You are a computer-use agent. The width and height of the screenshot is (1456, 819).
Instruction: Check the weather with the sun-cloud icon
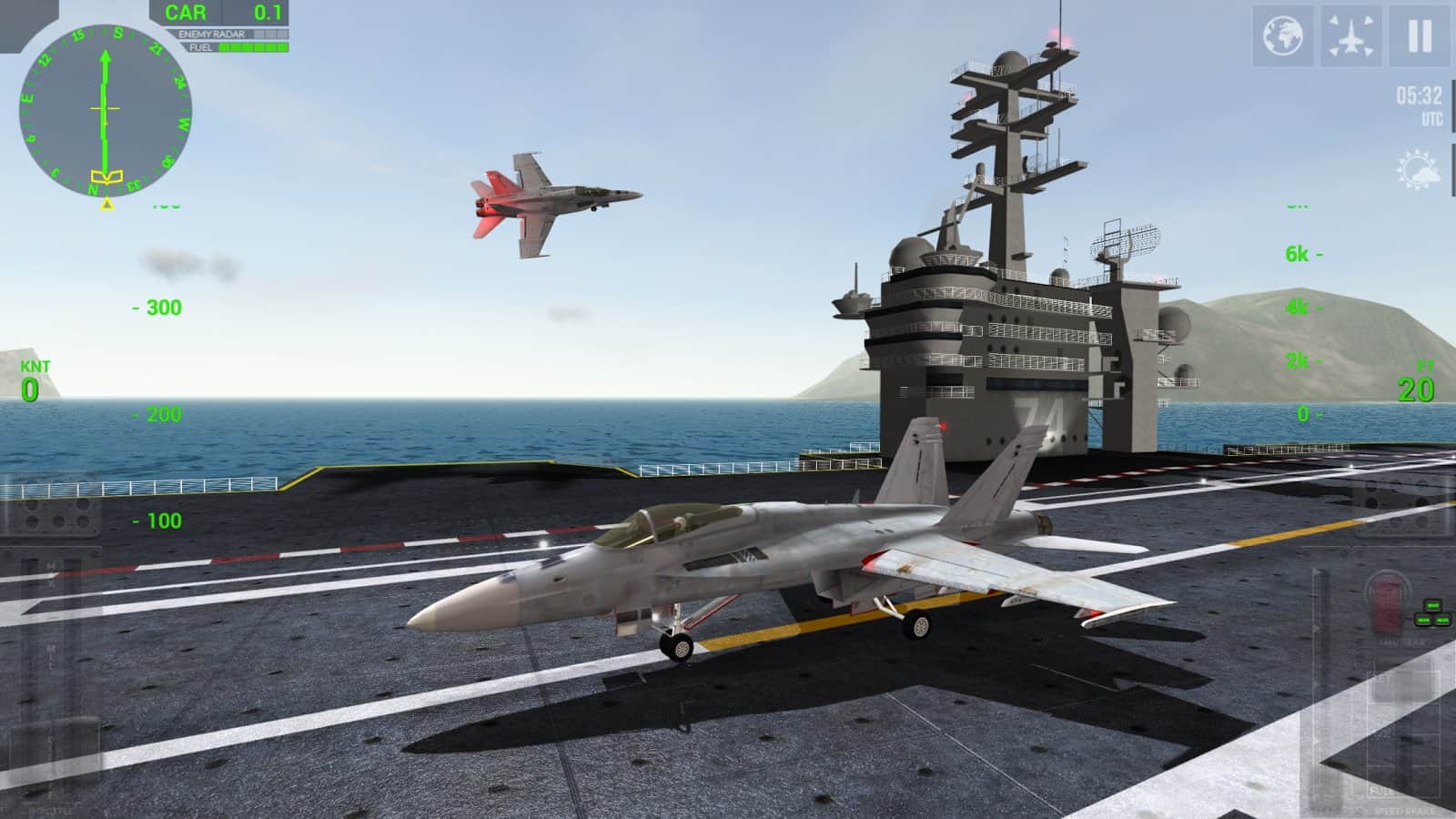(x=1416, y=166)
